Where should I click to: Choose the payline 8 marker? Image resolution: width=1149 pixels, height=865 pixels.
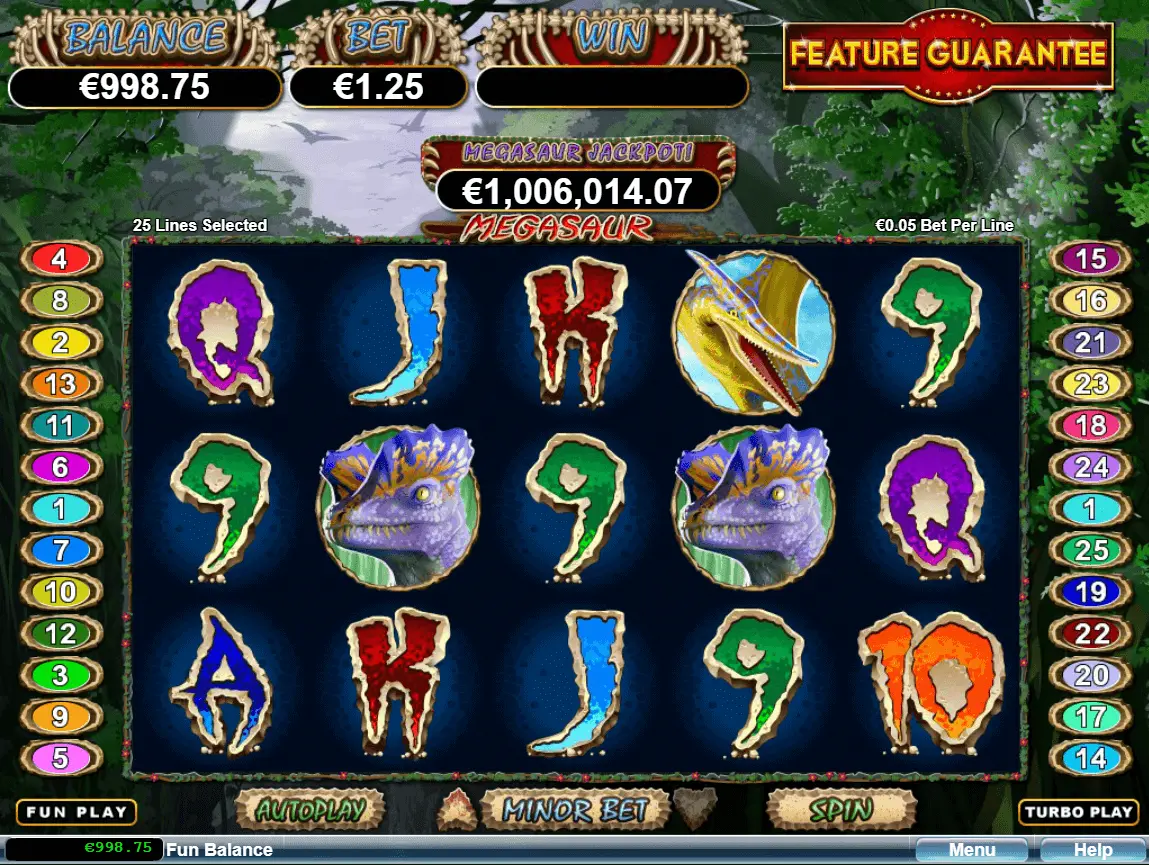click(x=60, y=300)
